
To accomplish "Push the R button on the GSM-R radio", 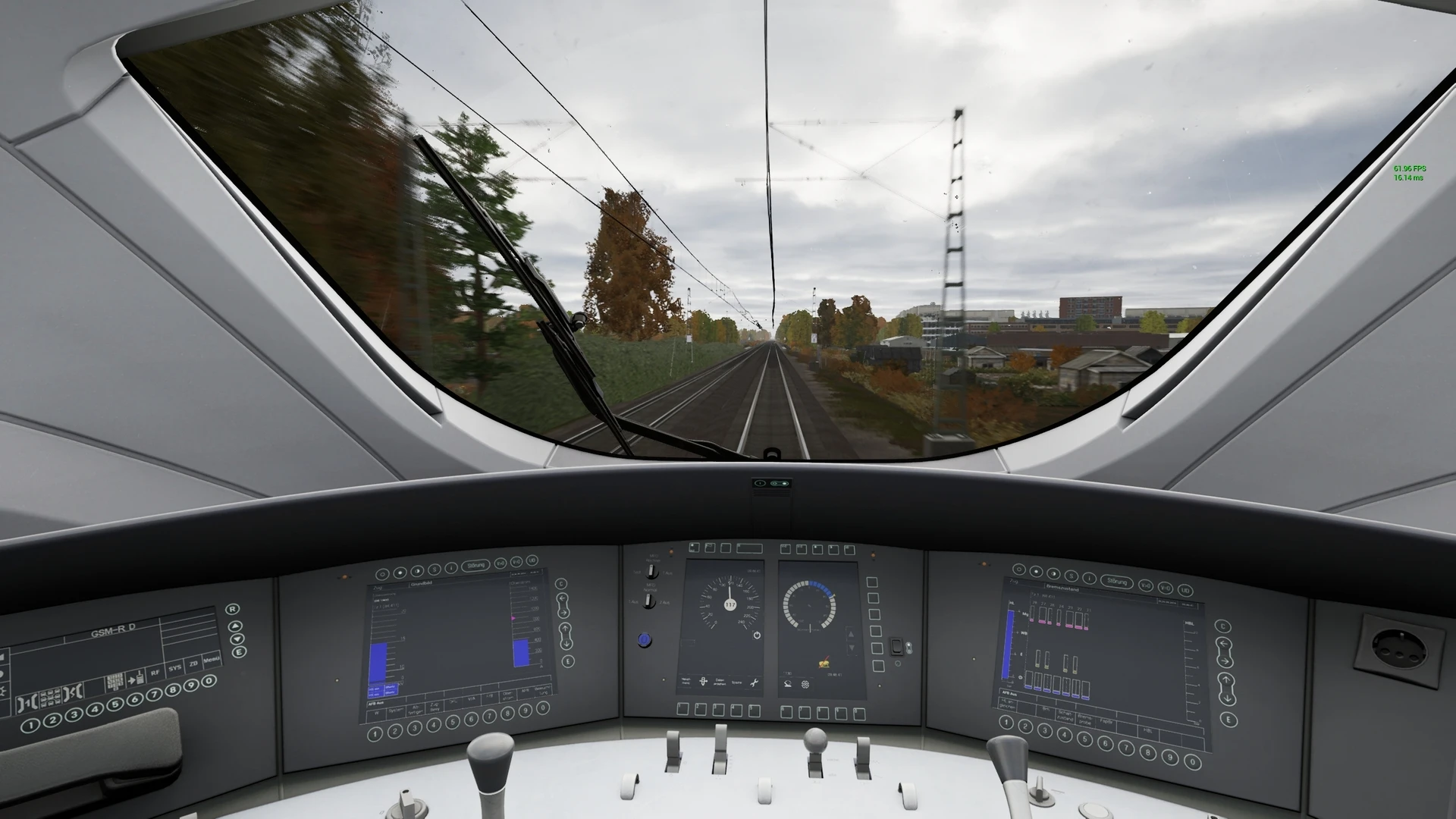I will (x=233, y=609).
